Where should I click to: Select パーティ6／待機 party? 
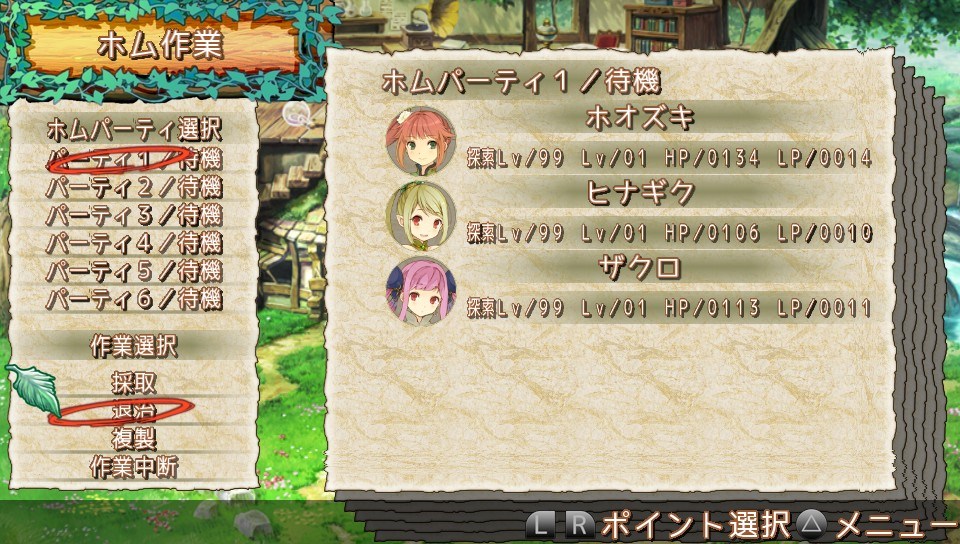pos(134,299)
